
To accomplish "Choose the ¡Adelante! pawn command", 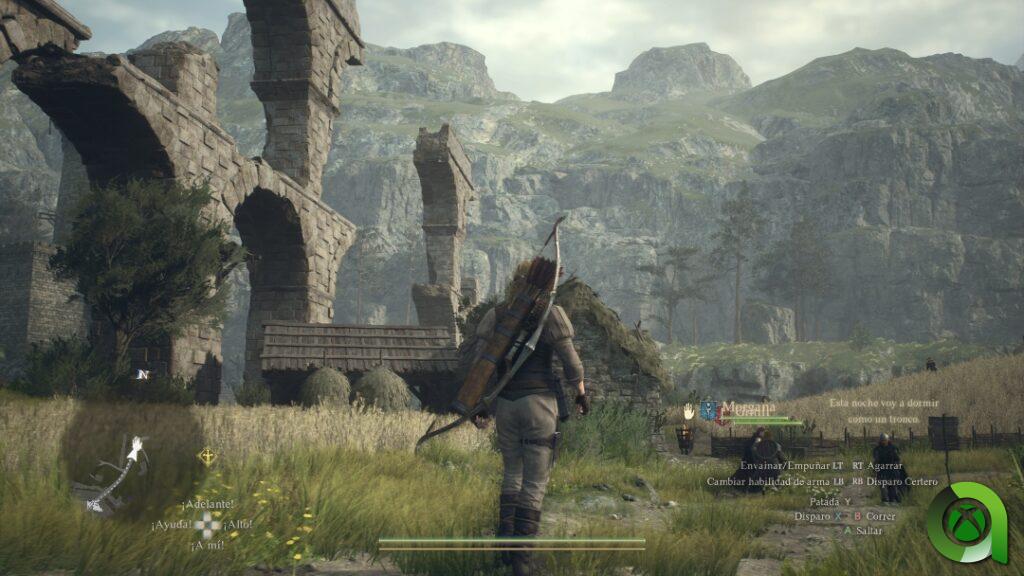I will point(207,504).
